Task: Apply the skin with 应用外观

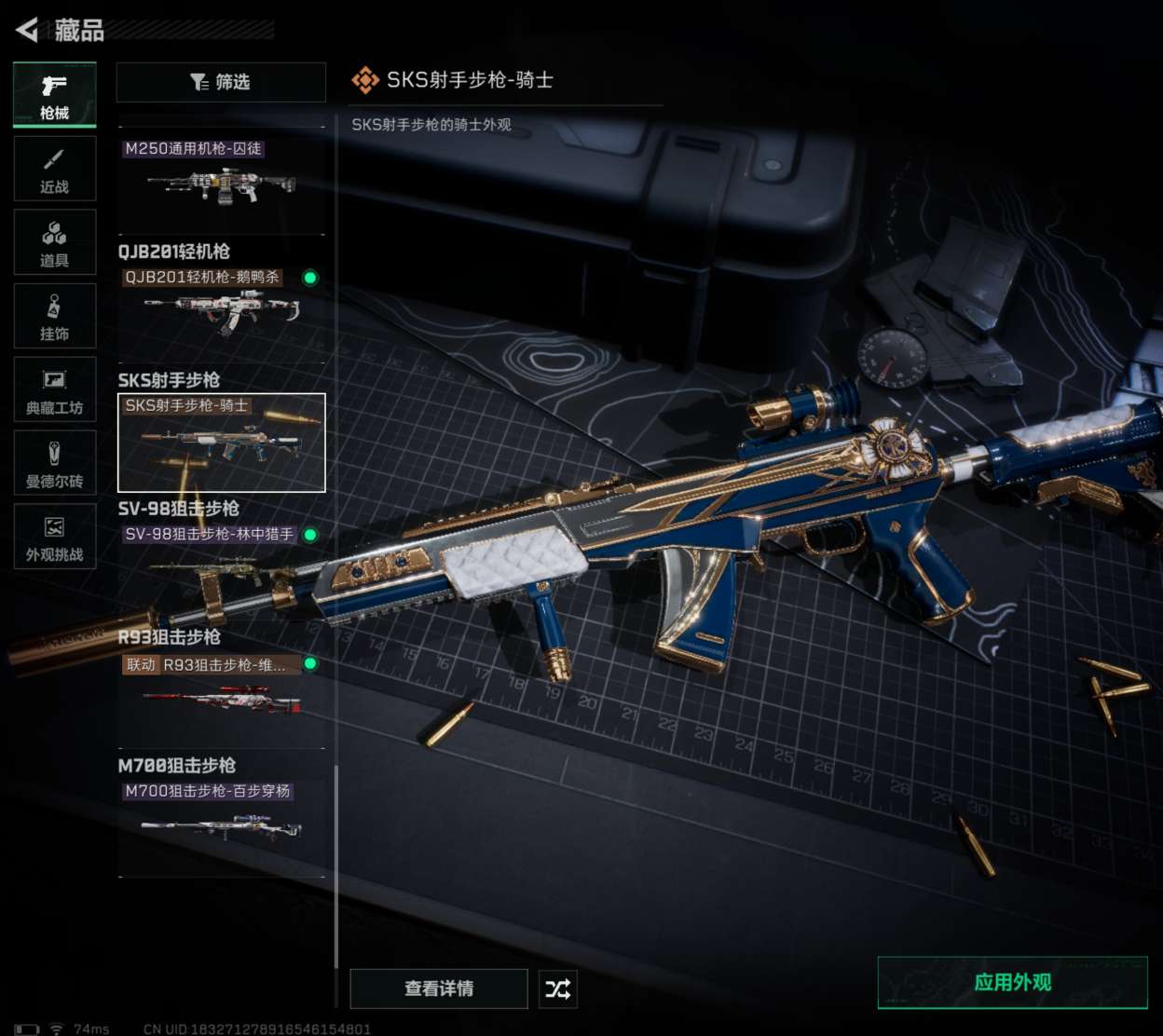Action: 1012,982
